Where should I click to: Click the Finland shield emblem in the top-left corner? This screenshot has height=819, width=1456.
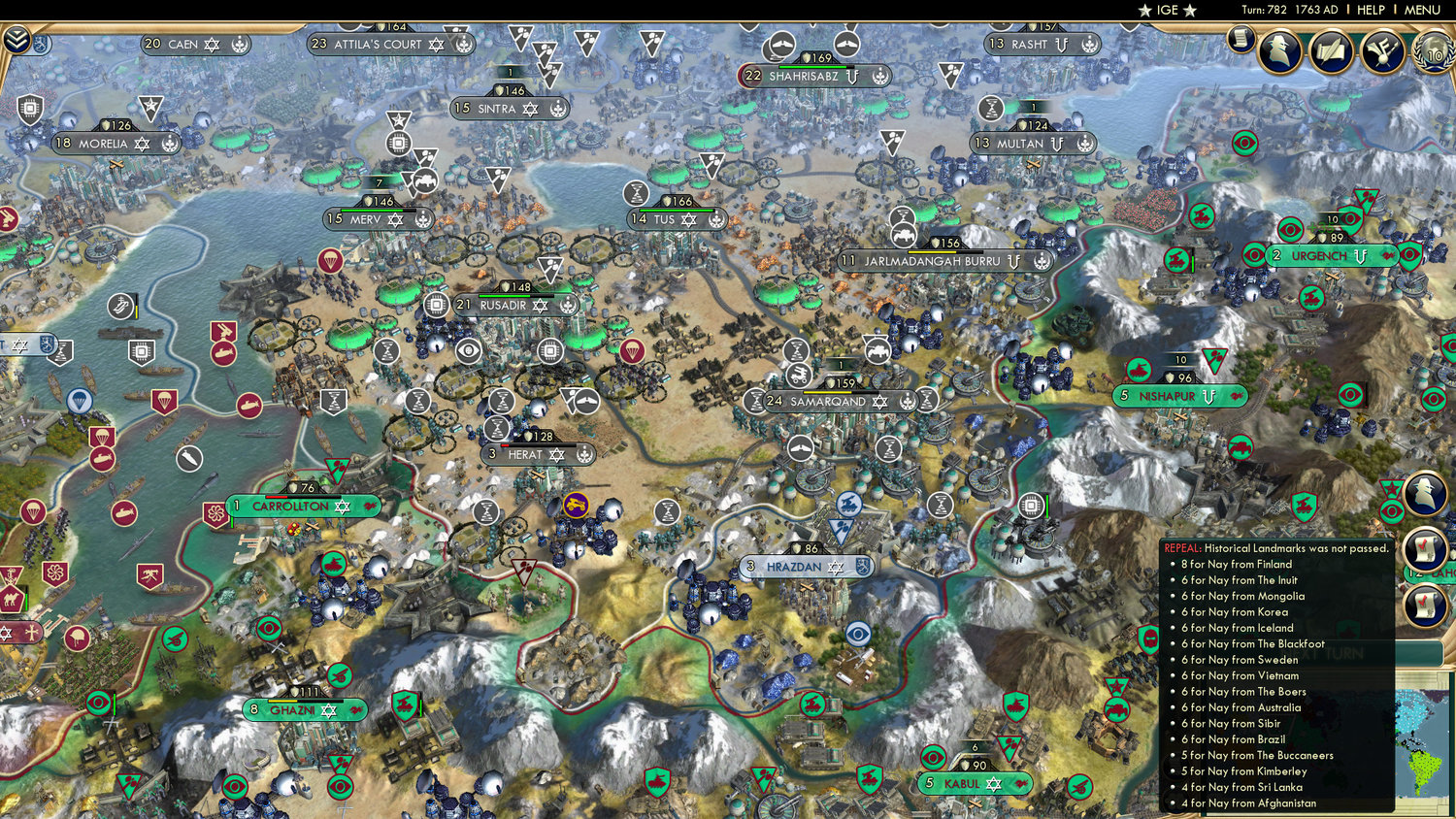(41, 45)
